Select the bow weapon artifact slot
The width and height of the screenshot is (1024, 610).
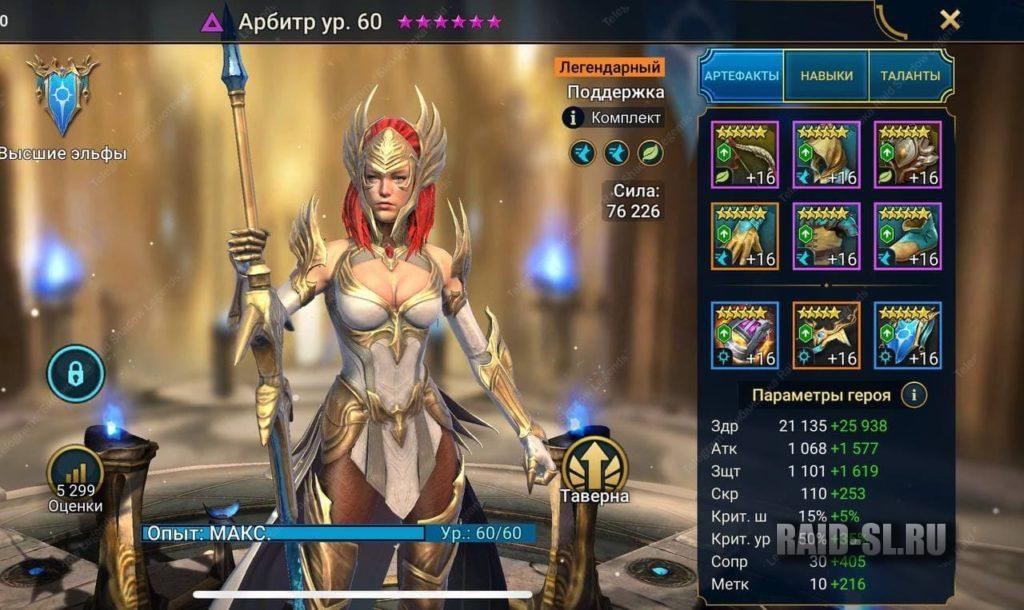point(744,154)
